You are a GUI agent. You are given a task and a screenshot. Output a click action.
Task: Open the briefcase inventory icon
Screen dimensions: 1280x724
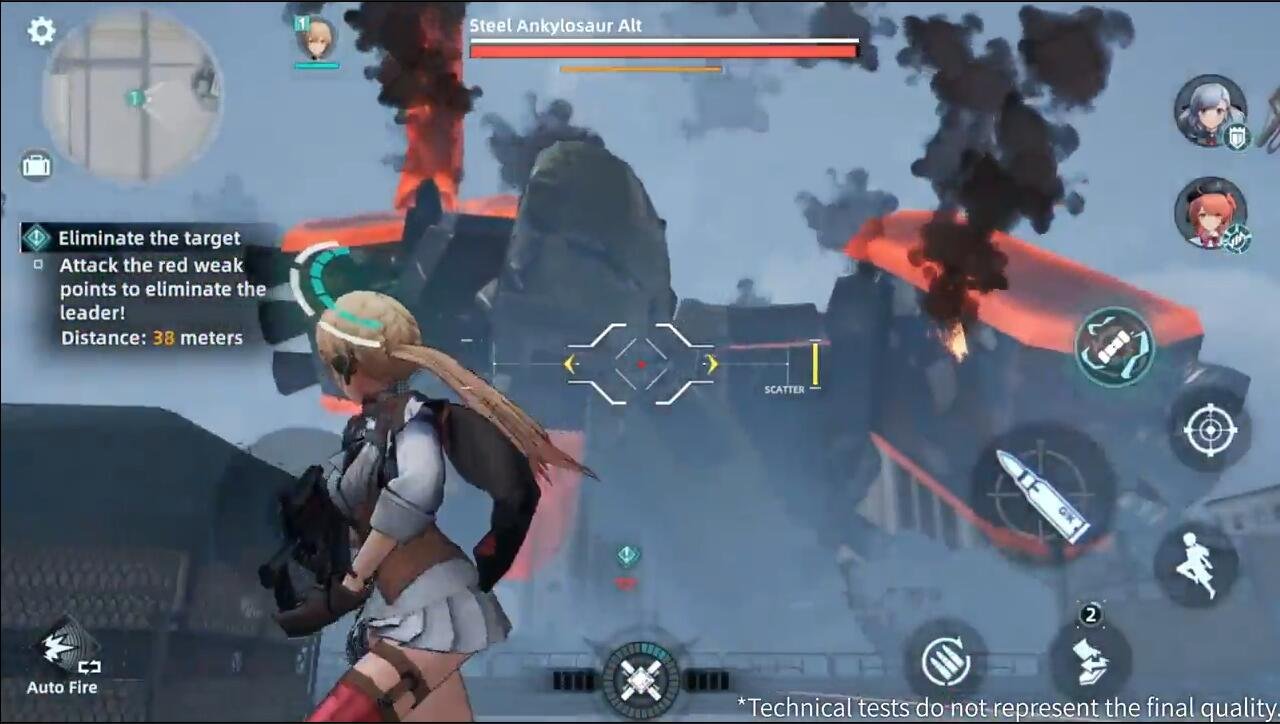click(x=36, y=166)
